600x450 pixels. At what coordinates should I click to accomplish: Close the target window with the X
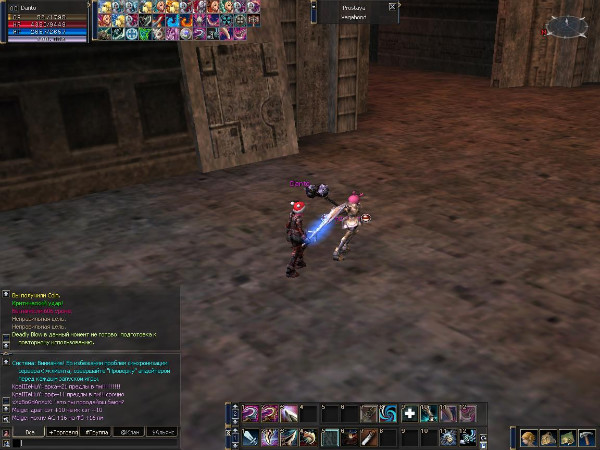(x=392, y=6)
